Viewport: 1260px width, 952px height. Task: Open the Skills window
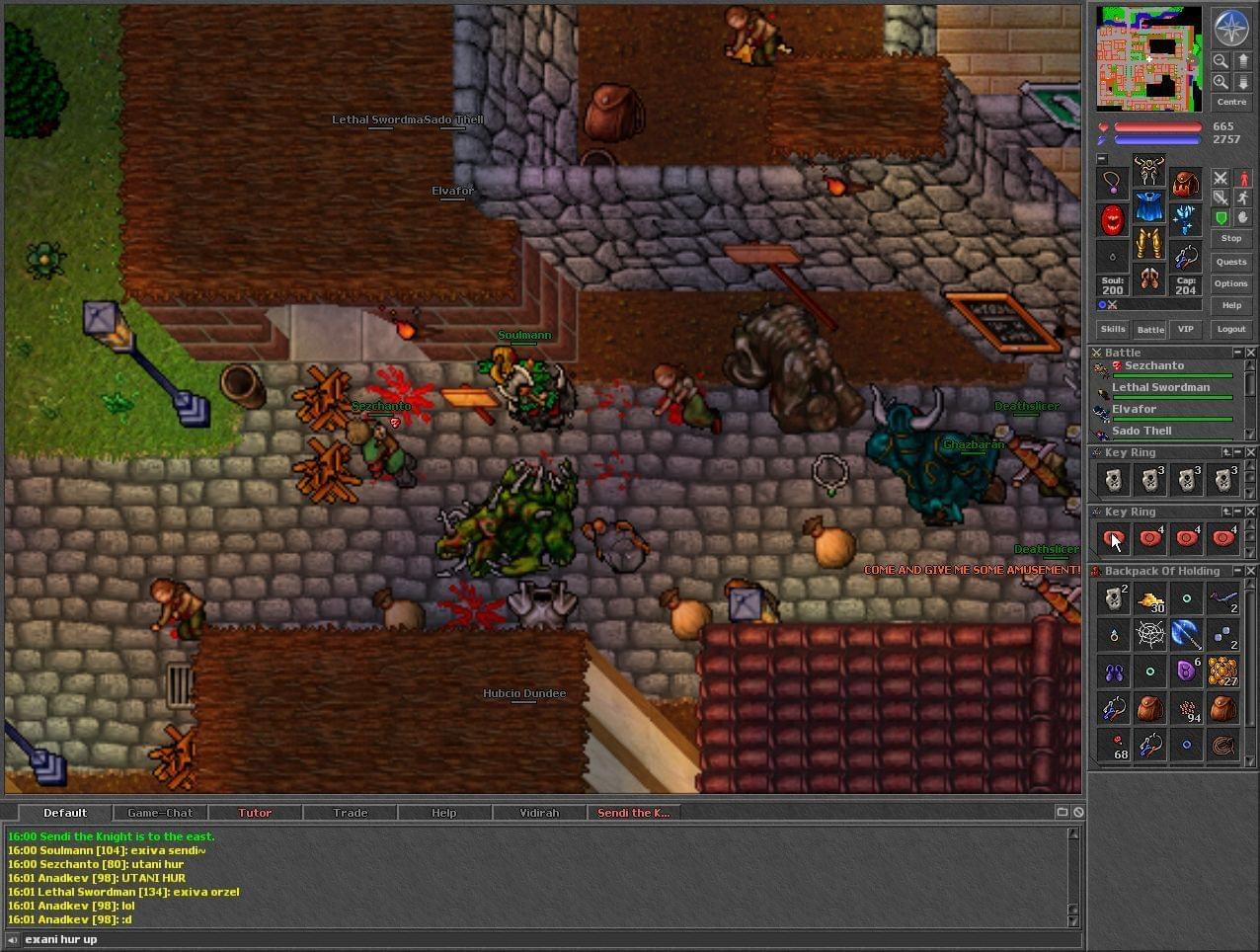point(1113,329)
